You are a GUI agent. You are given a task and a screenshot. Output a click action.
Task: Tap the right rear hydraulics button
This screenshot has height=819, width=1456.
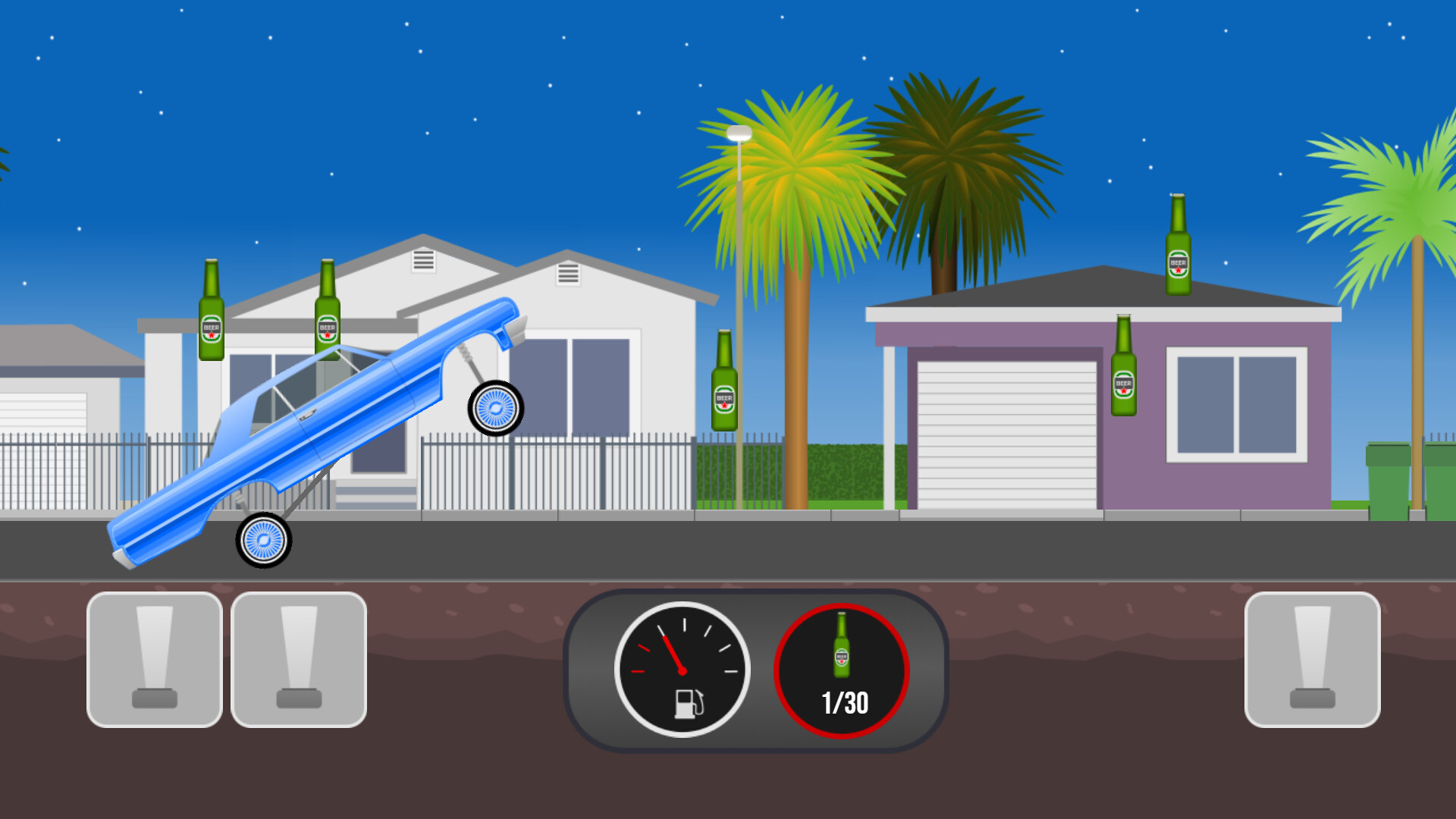(x=1312, y=660)
